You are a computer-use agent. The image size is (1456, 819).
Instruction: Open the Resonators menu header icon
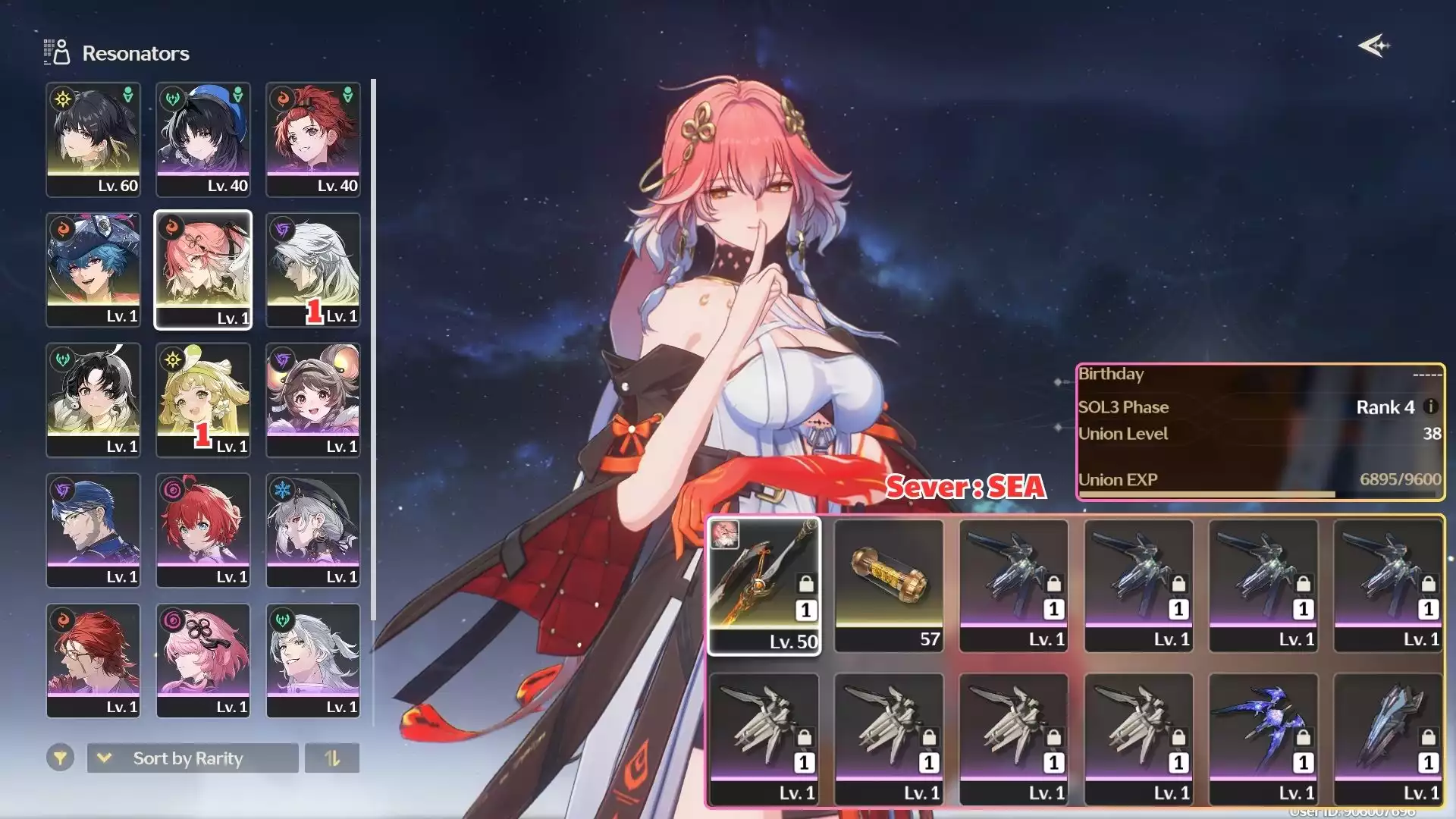tap(57, 52)
